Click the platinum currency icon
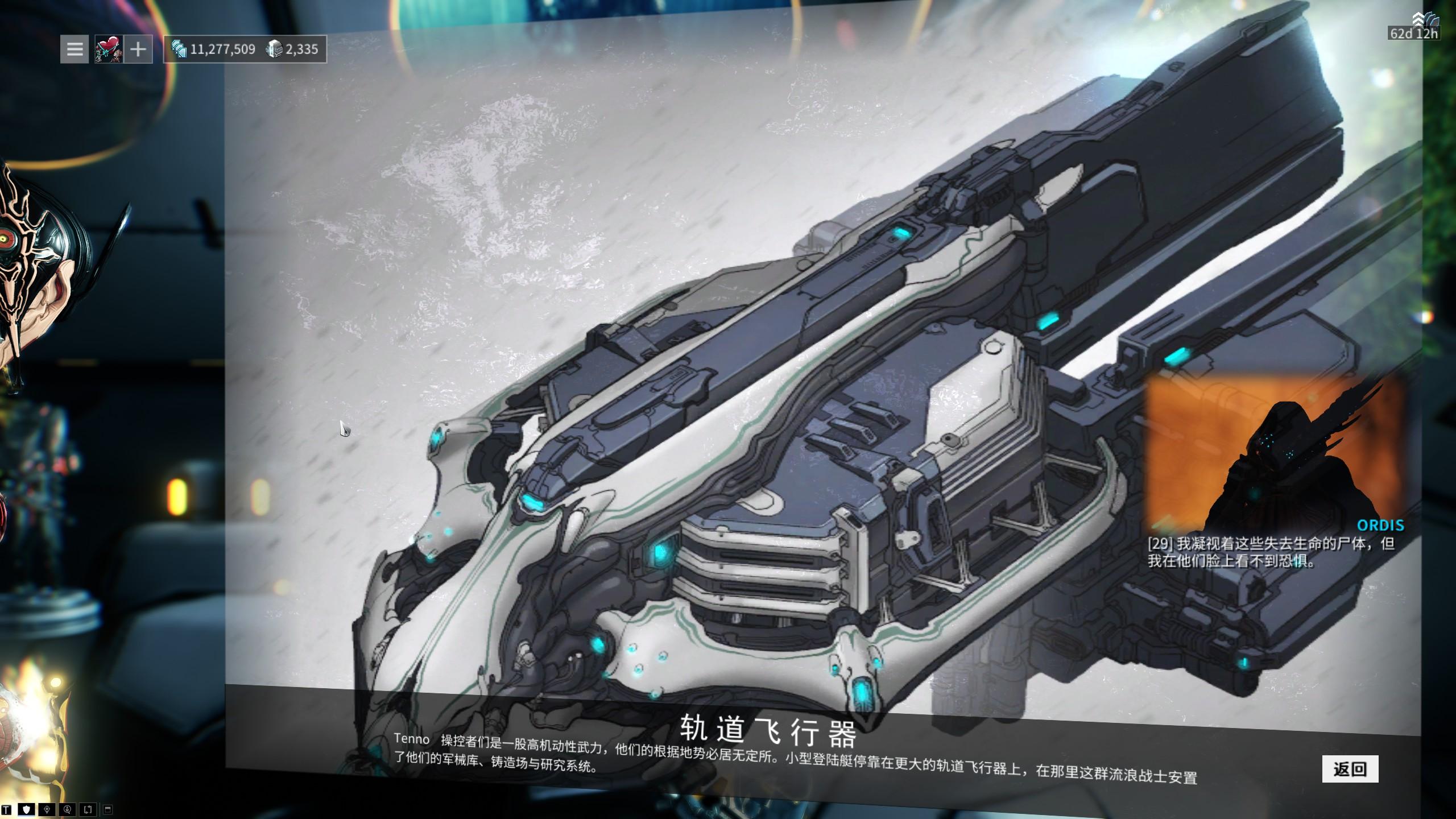 pyautogui.click(x=276, y=49)
